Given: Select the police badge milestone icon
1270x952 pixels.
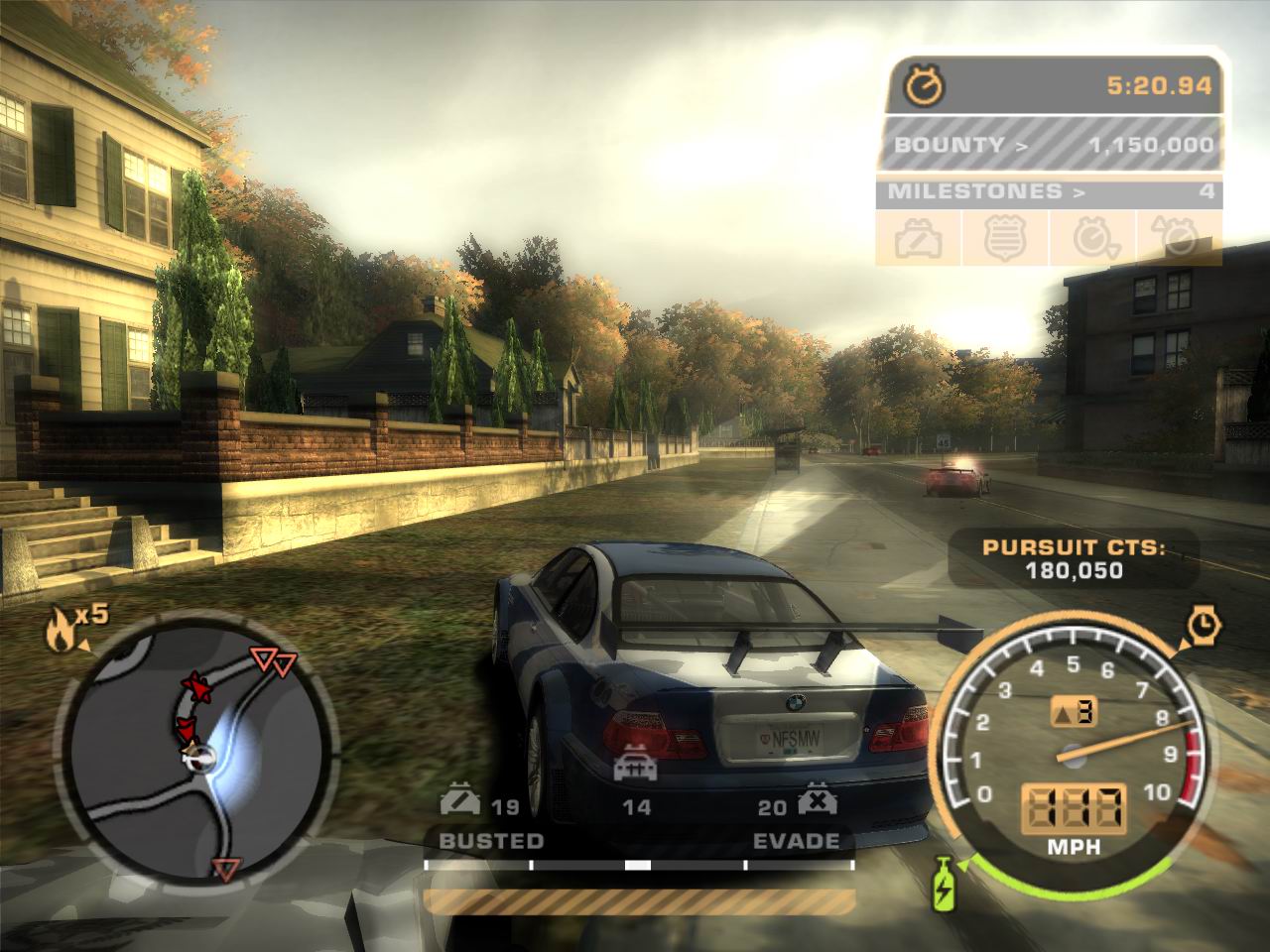Looking at the screenshot, I should 1002,238.
